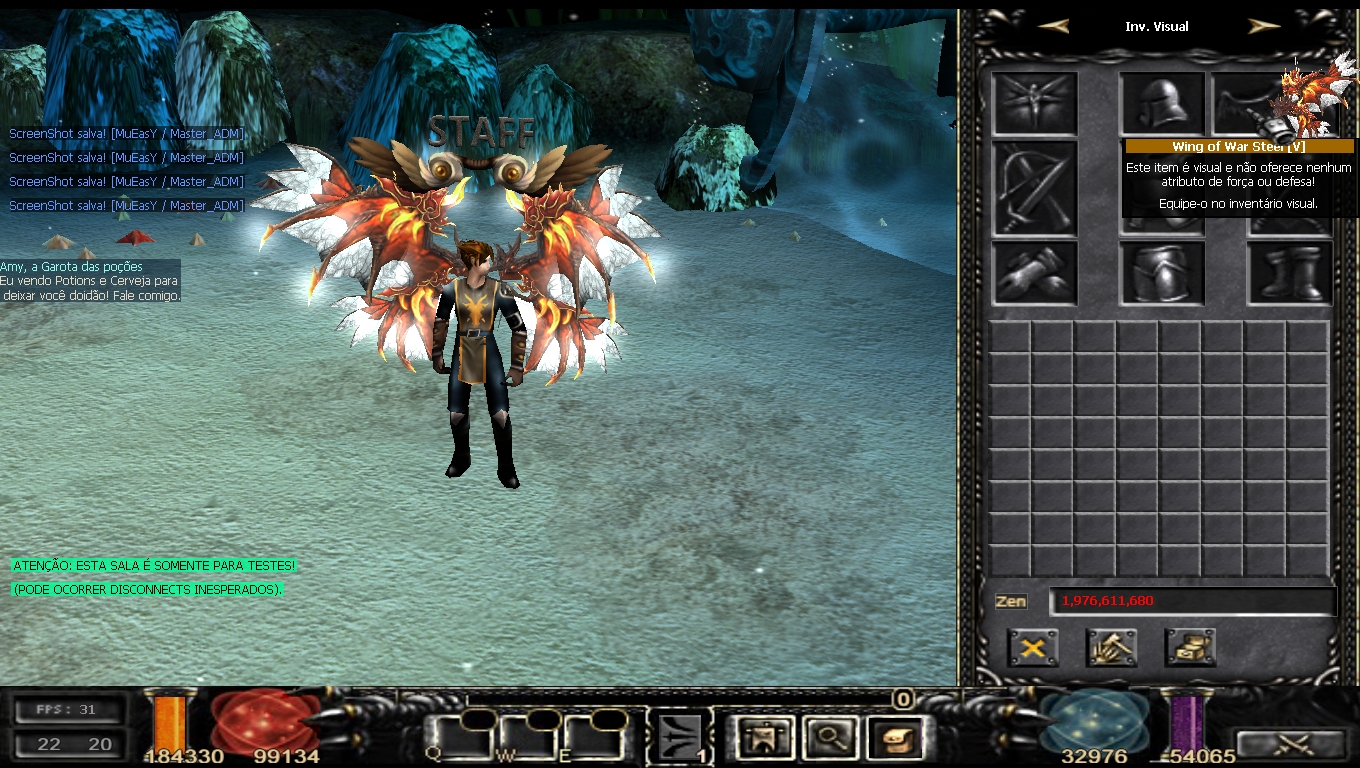Click the Zen amount field
Screen dimensions: 1360x768
pos(1192,601)
